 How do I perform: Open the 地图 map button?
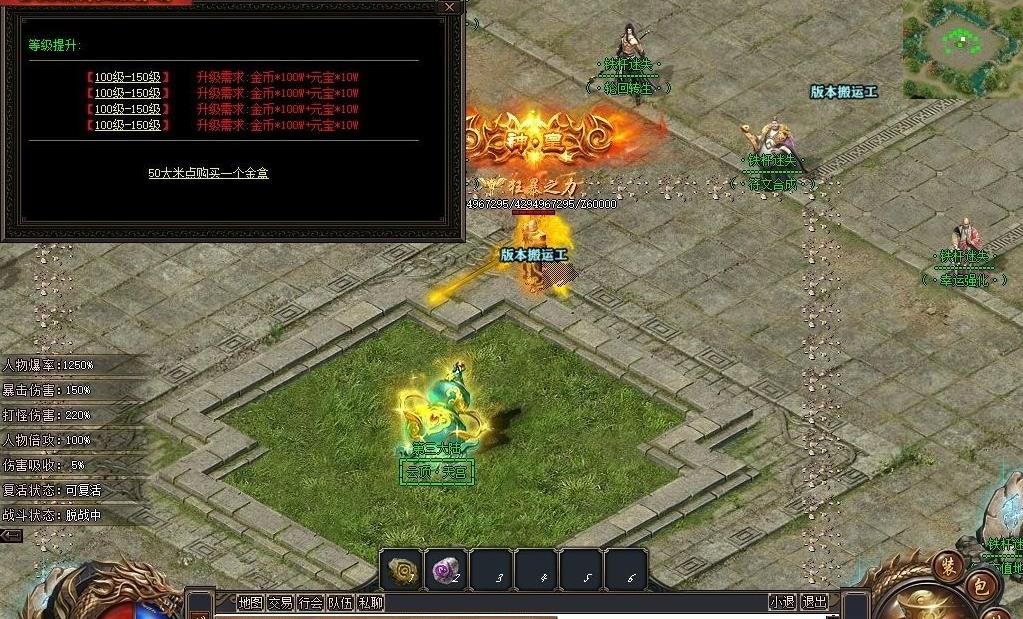pyautogui.click(x=250, y=602)
